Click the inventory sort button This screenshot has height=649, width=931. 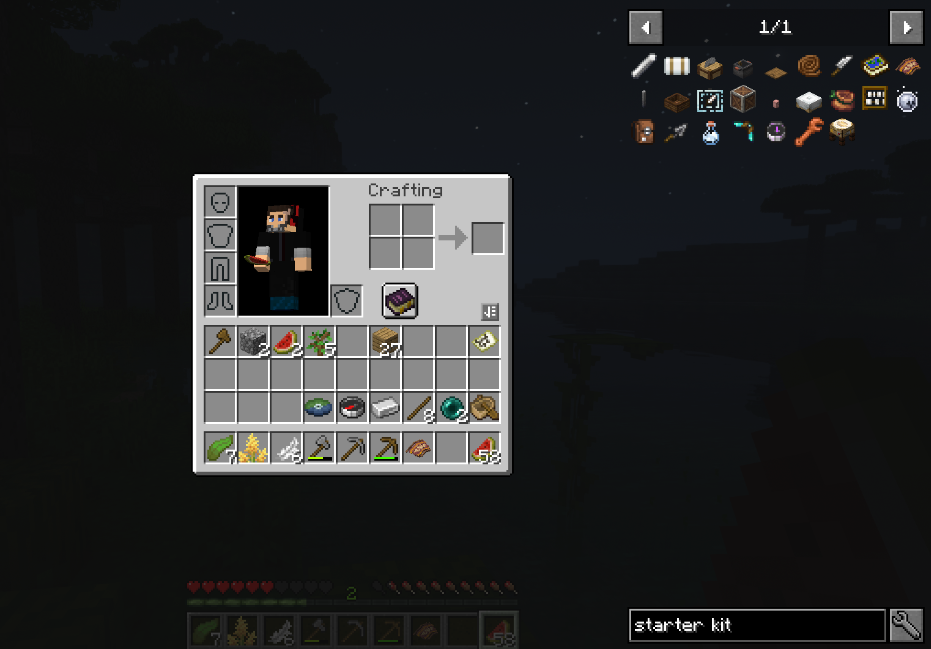[x=490, y=311]
